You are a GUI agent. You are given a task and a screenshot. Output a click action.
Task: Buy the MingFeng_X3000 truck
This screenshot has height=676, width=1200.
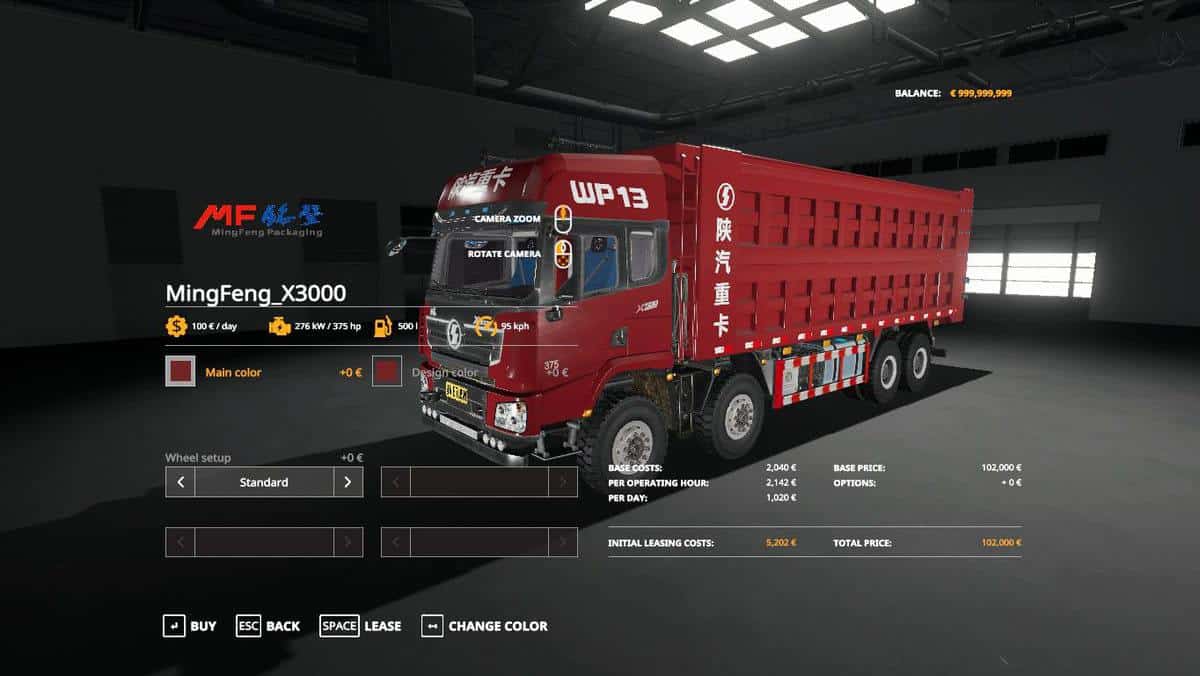(189, 626)
